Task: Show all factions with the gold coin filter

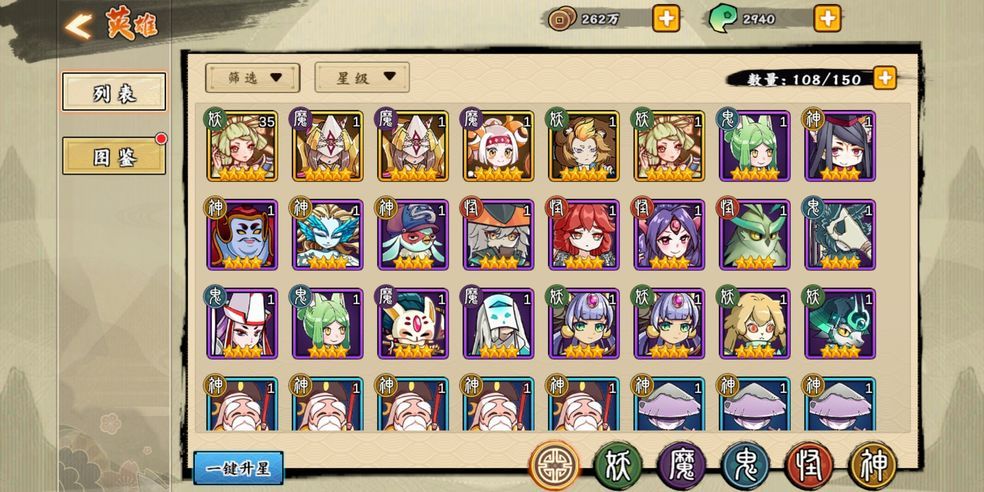Action: 552,464
